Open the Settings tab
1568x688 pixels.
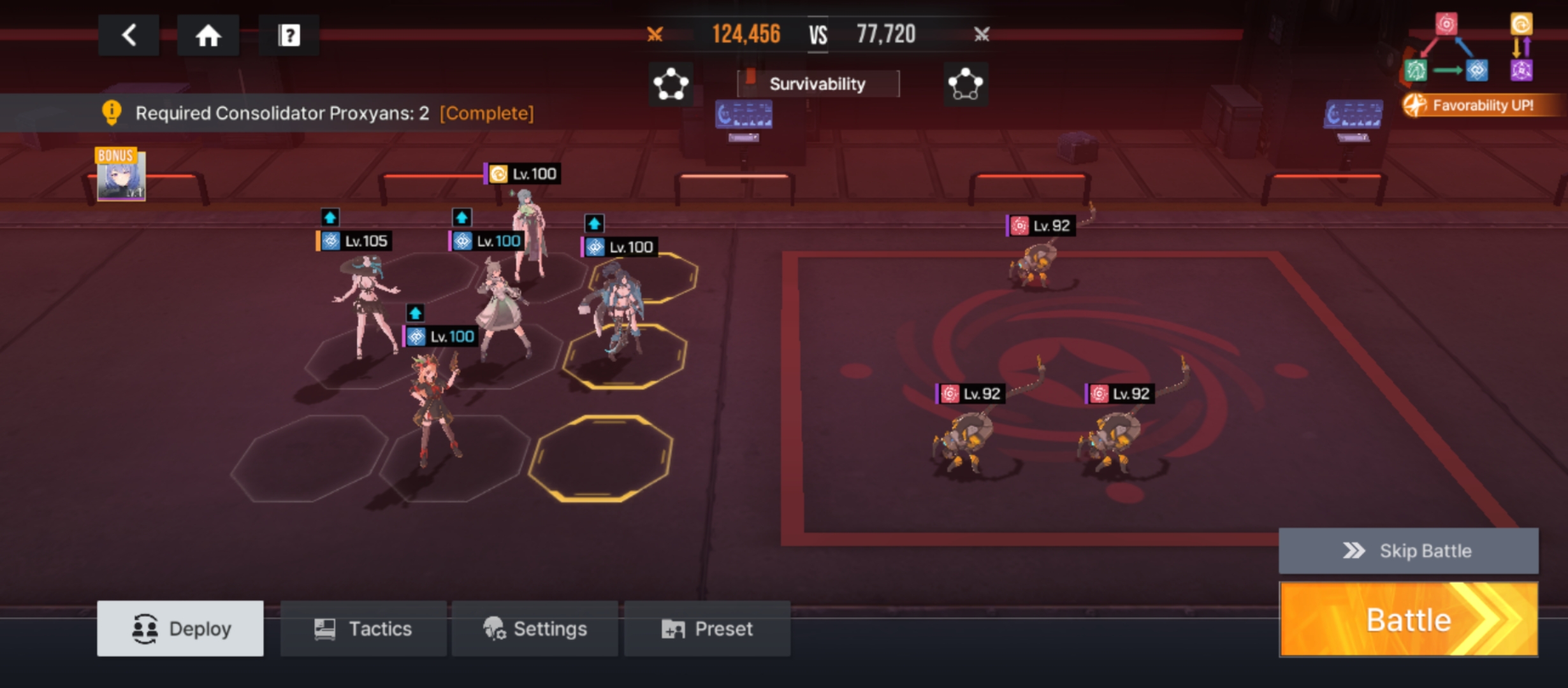point(535,629)
